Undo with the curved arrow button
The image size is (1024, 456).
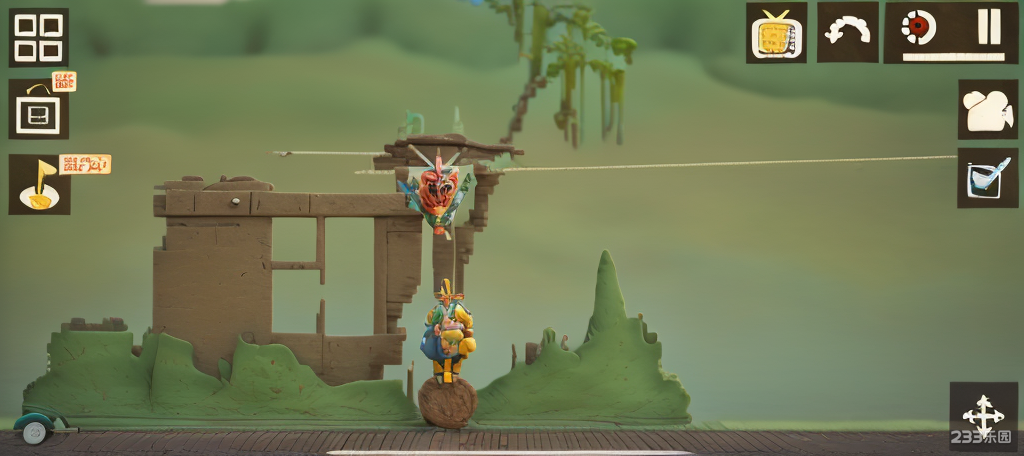pos(847,33)
